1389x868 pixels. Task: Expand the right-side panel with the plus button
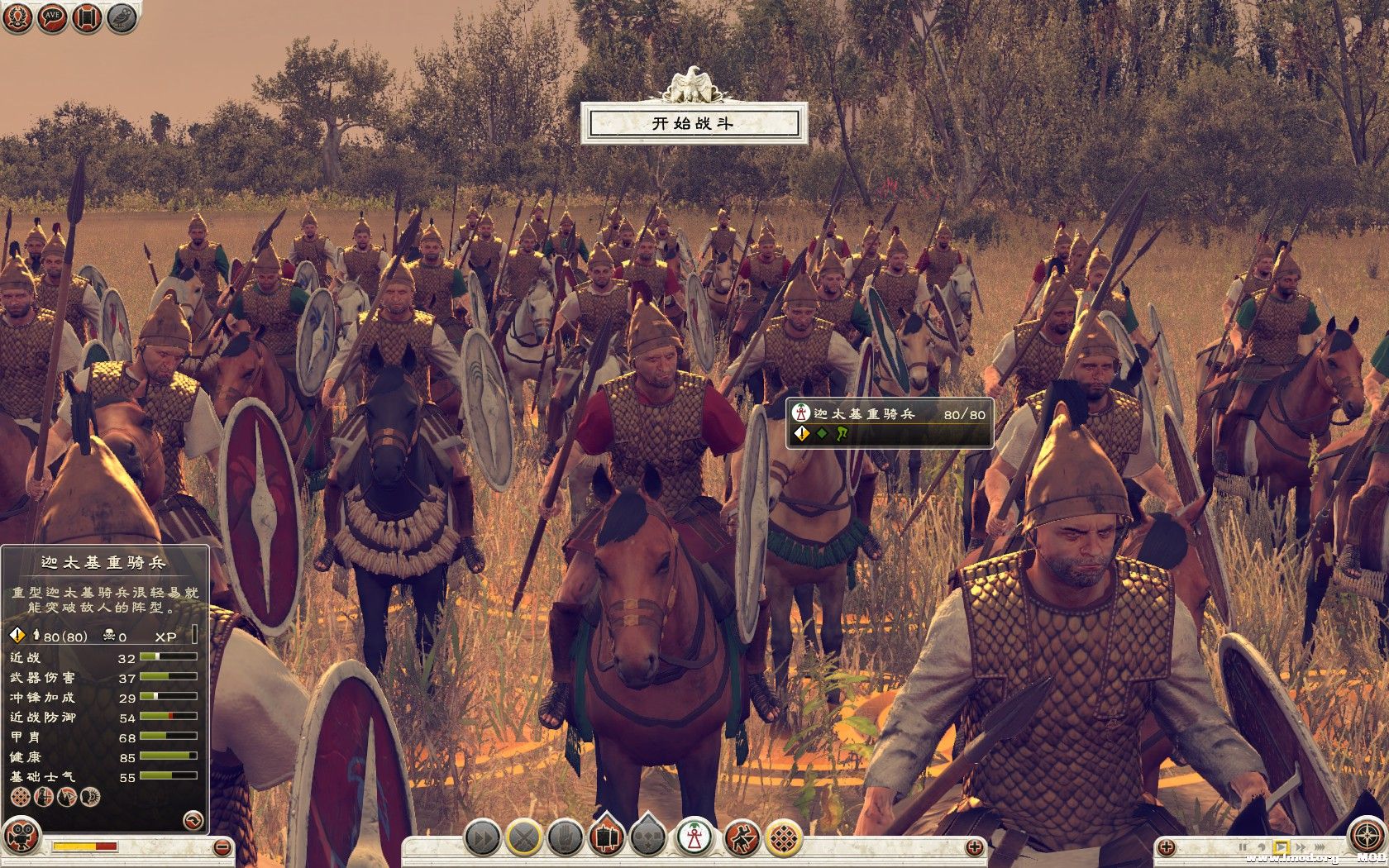click(1165, 846)
